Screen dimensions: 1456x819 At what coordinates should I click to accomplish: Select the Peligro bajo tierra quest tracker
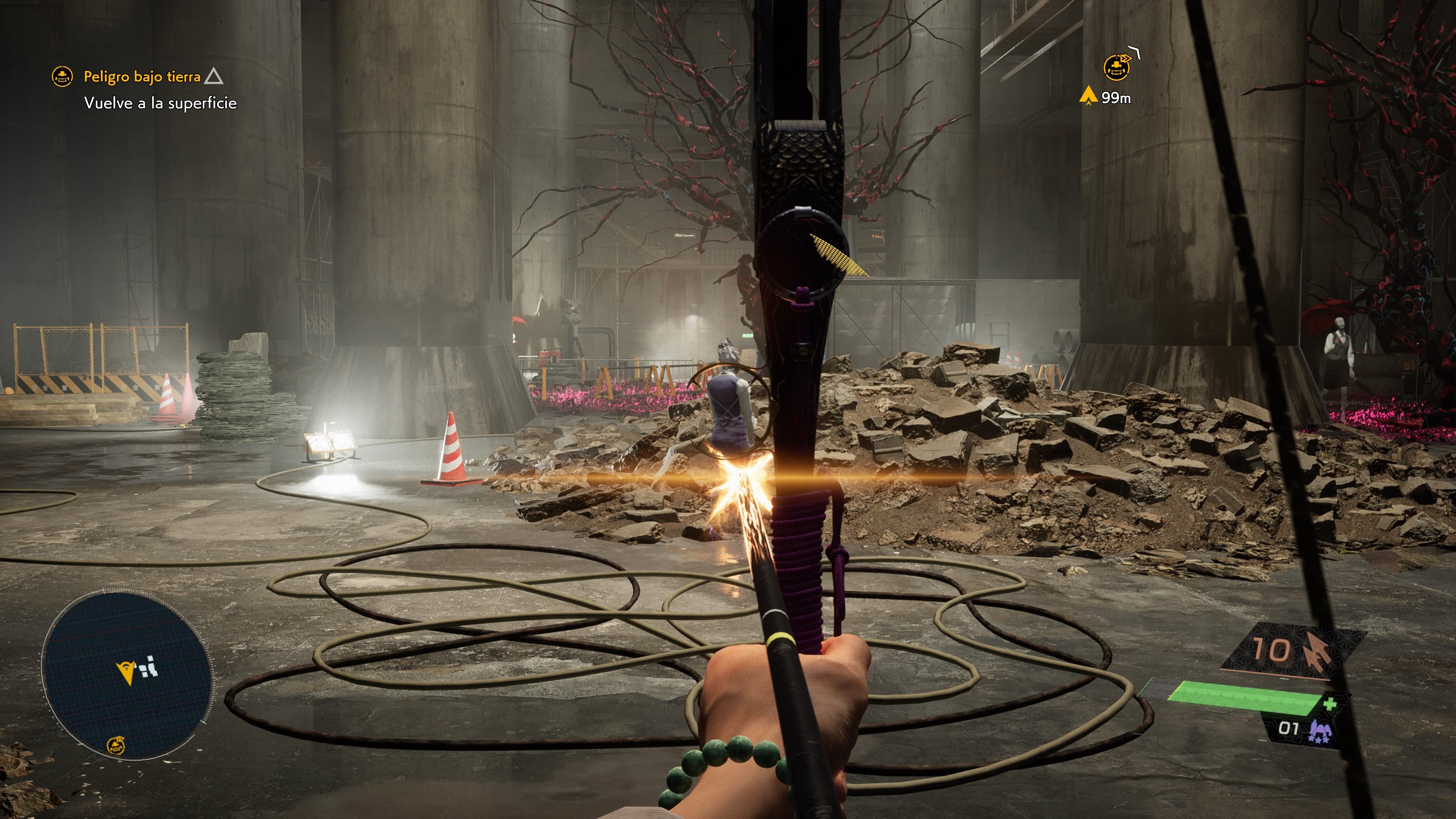tap(142, 76)
